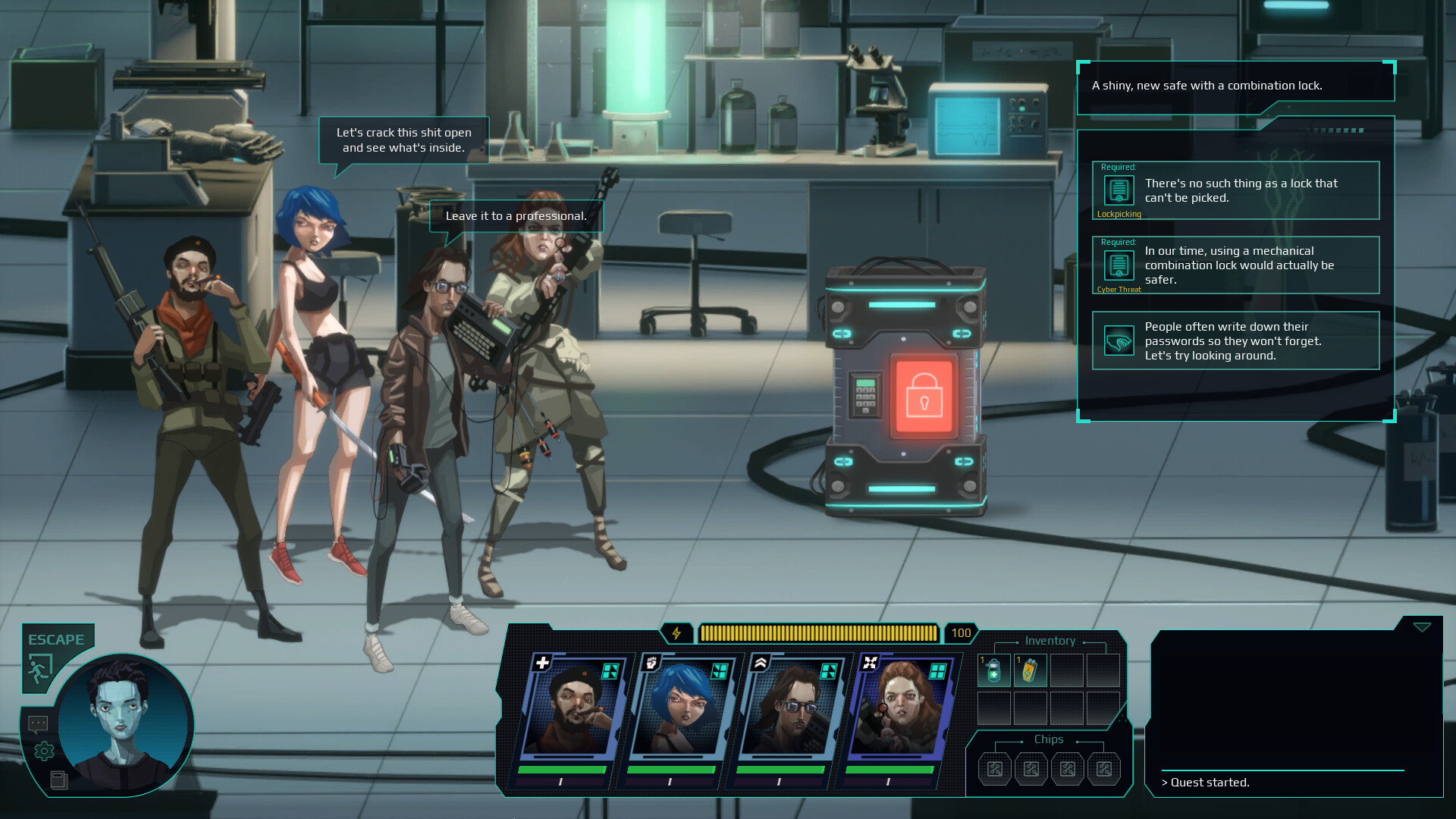
Task: Select the hacker with glasses portrait
Action: [792, 709]
